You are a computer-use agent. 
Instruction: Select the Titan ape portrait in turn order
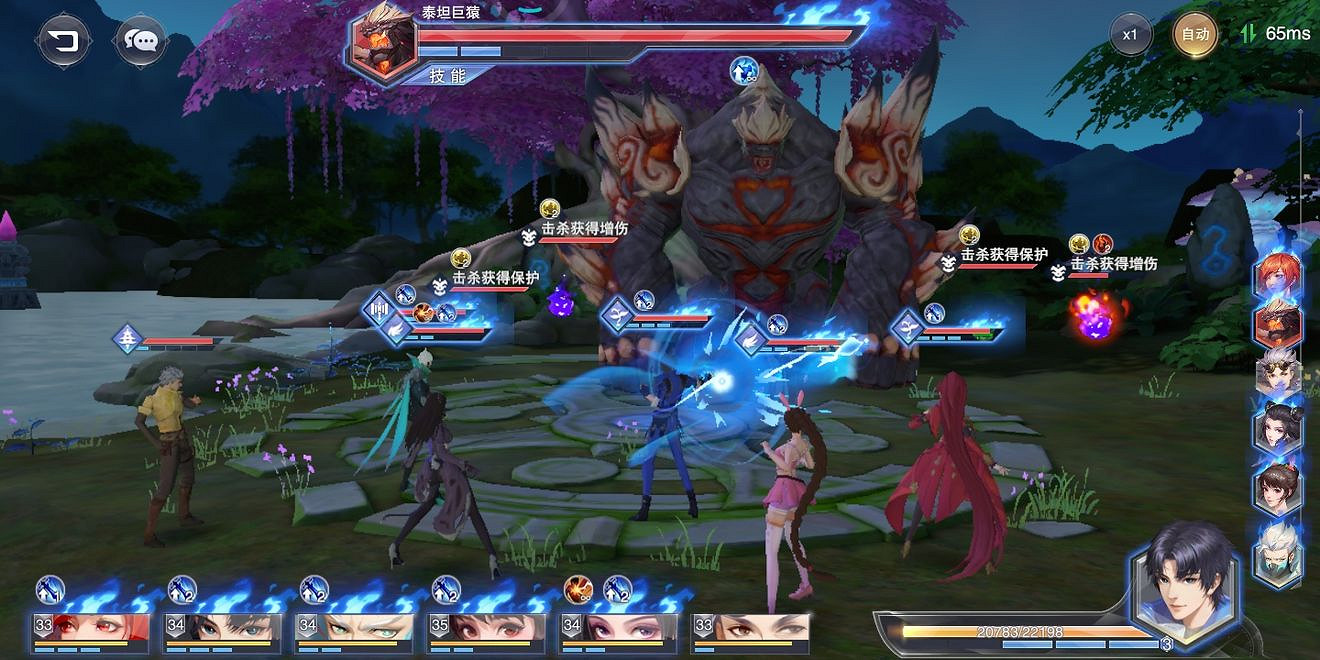click(x=1278, y=325)
